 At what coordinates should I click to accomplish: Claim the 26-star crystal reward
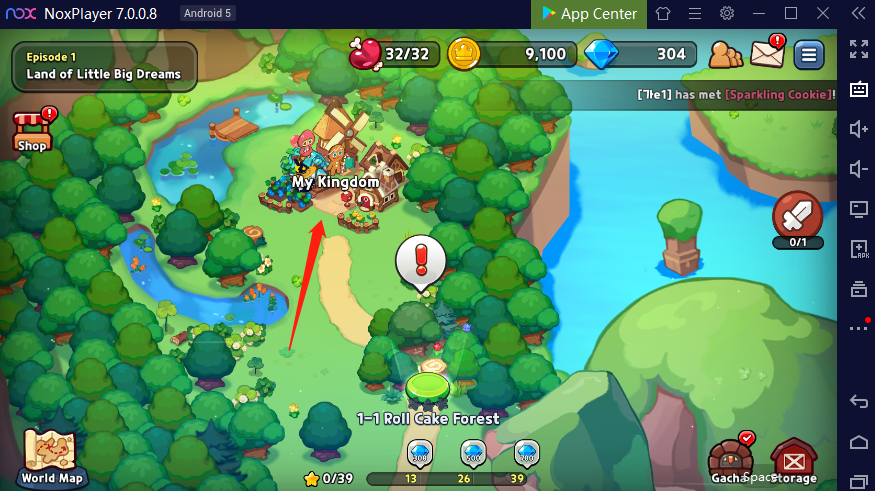click(472, 455)
